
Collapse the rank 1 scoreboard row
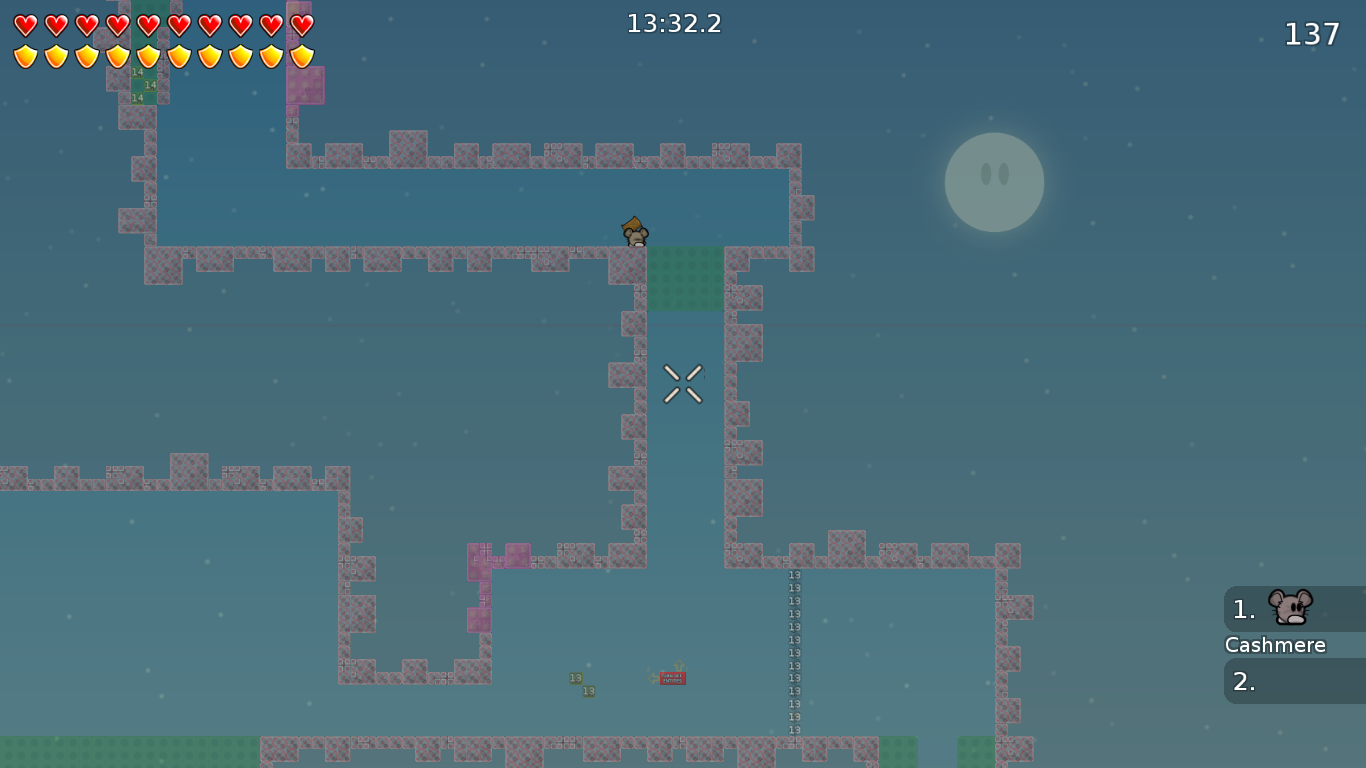point(1243,609)
